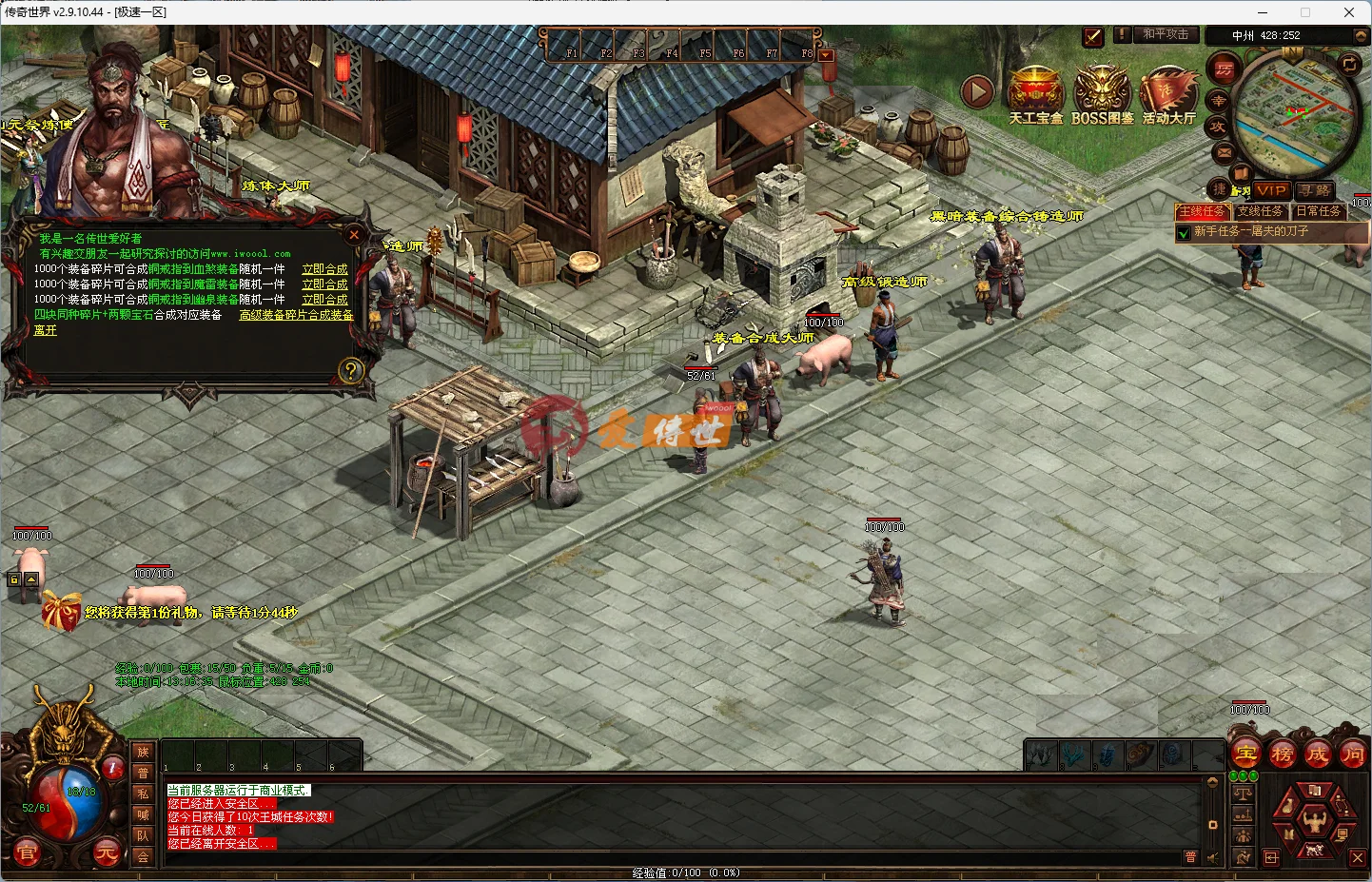The height and width of the screenshot is (882, 1372).
Task: Click the 离开 leave link in NPC dialog
Action: coord(45,330)
